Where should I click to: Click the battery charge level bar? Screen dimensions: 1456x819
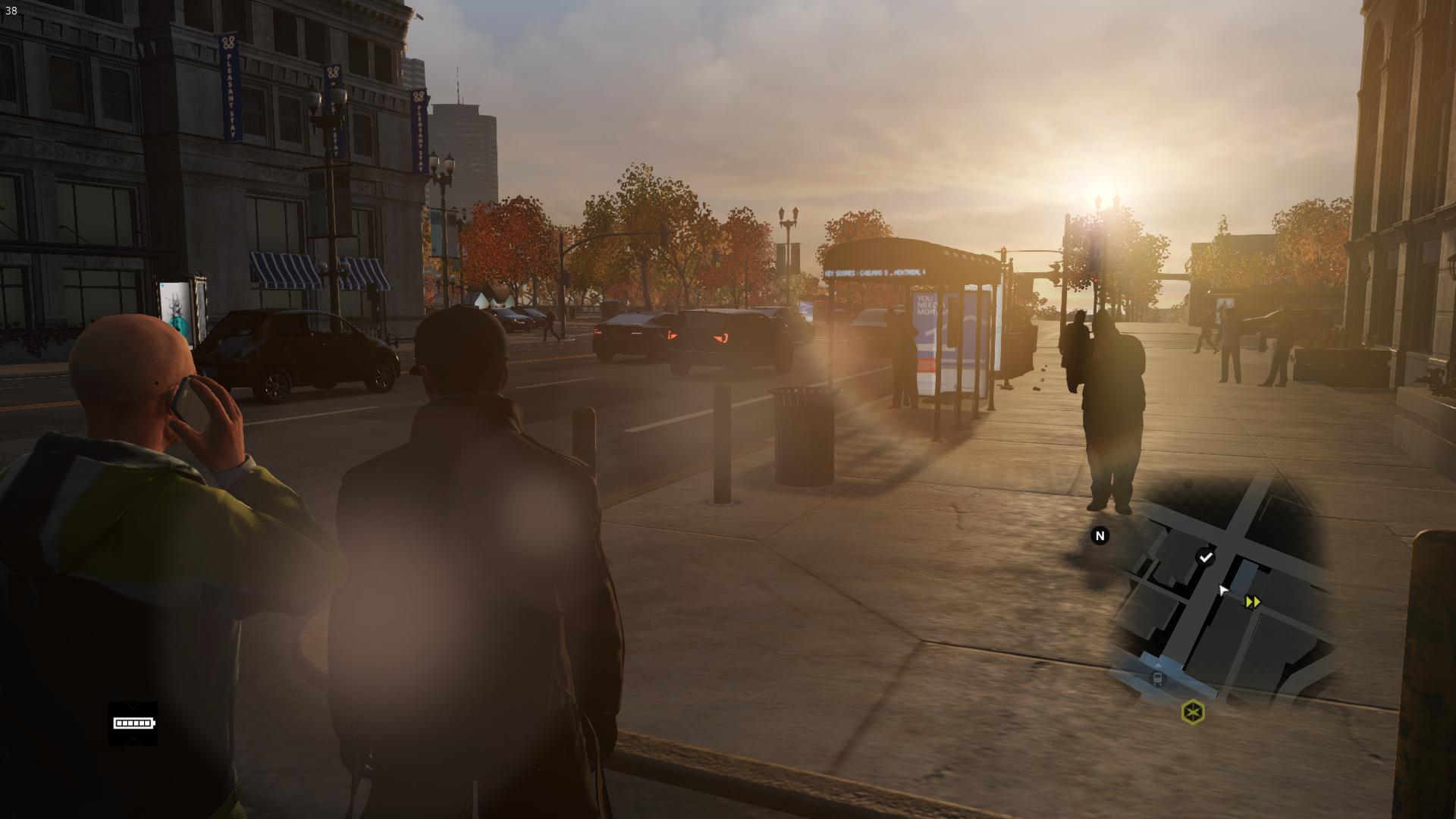pos(133,722)
